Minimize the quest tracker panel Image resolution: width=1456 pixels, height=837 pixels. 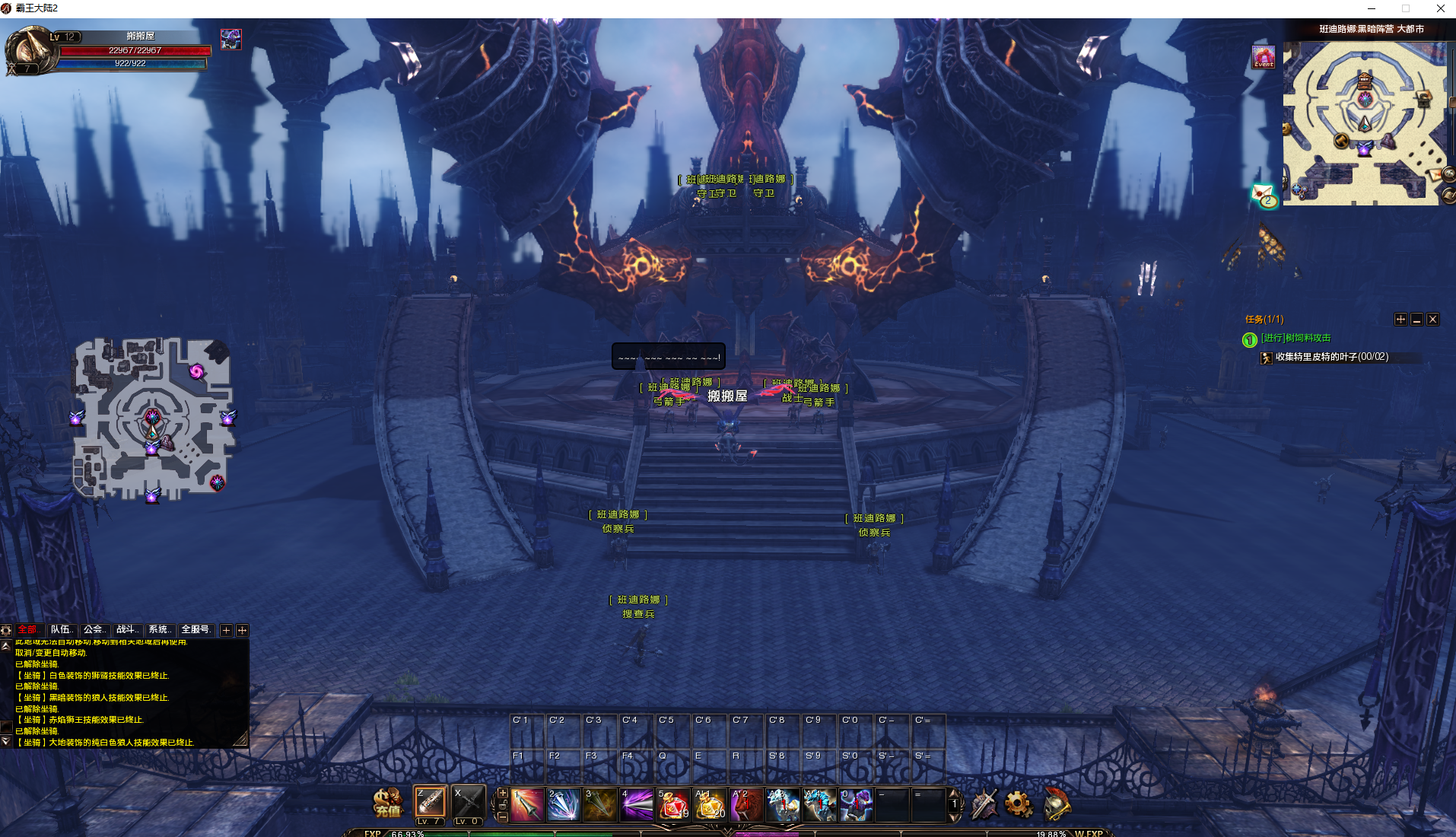tap(1416, 320)
